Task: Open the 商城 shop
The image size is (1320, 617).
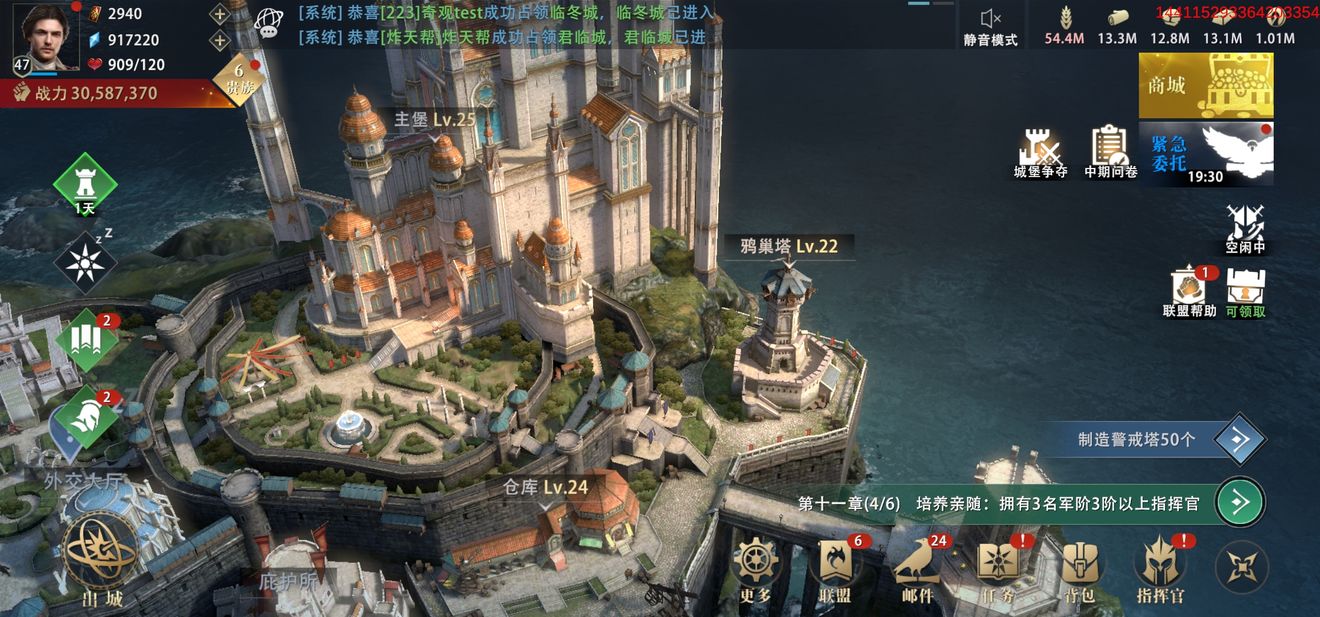Action: pos(1206,86)
